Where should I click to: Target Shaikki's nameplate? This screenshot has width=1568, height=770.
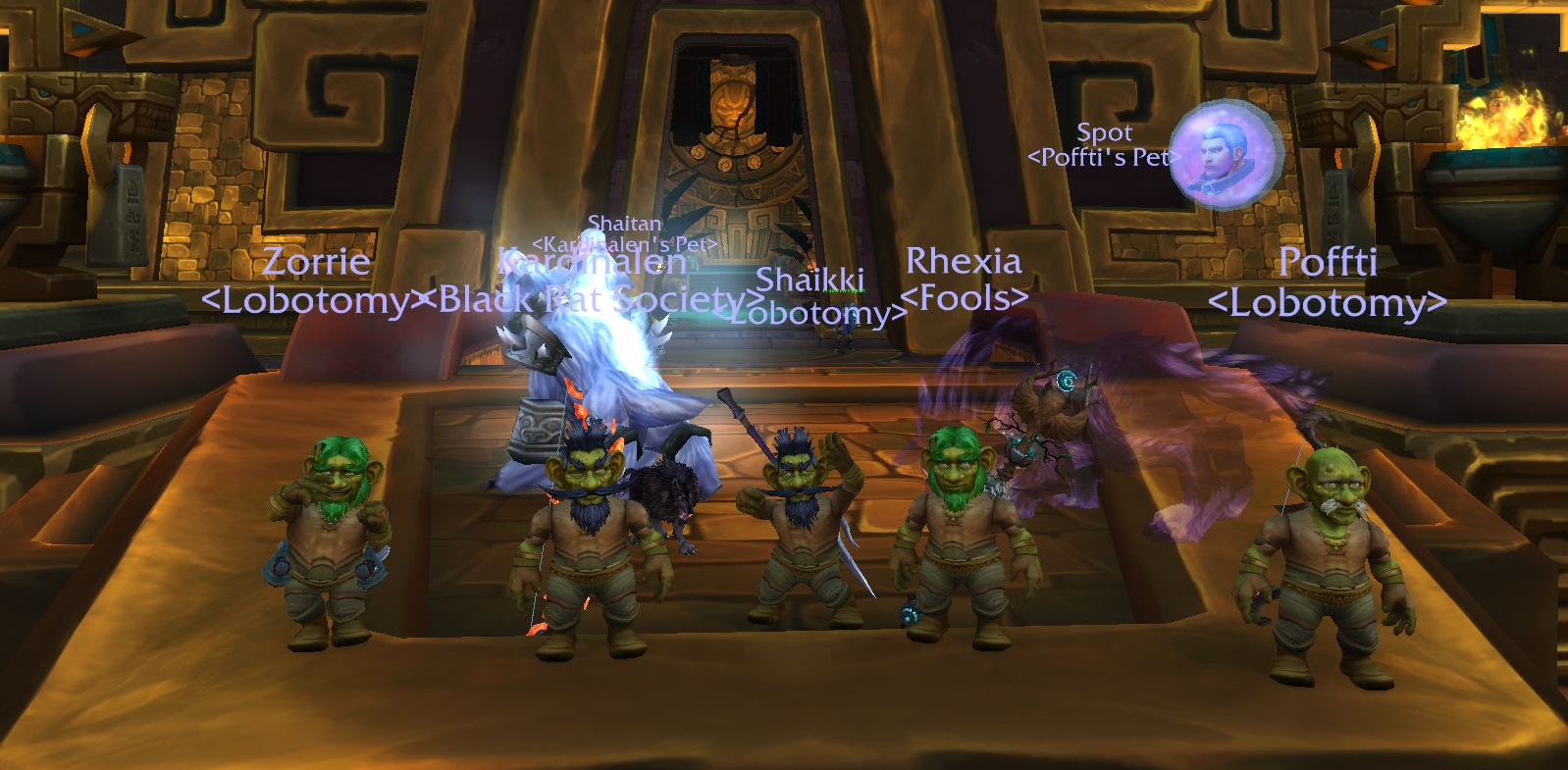[810, 283]
